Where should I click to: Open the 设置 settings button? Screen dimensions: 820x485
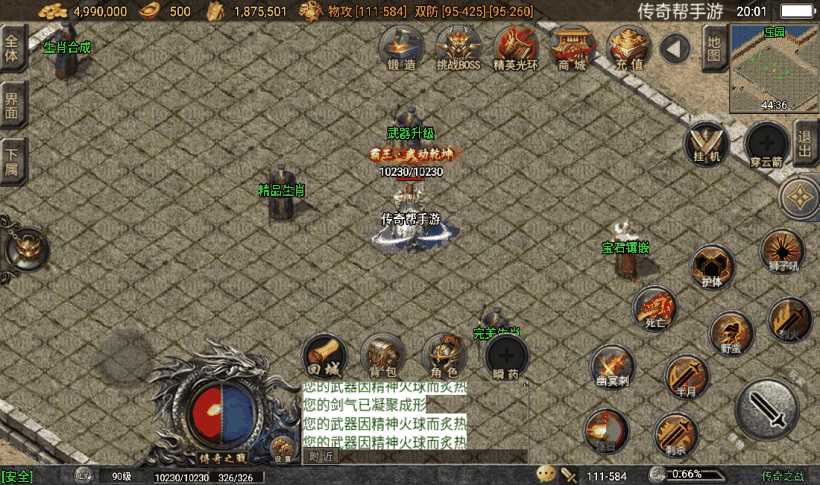coord(283,451)
